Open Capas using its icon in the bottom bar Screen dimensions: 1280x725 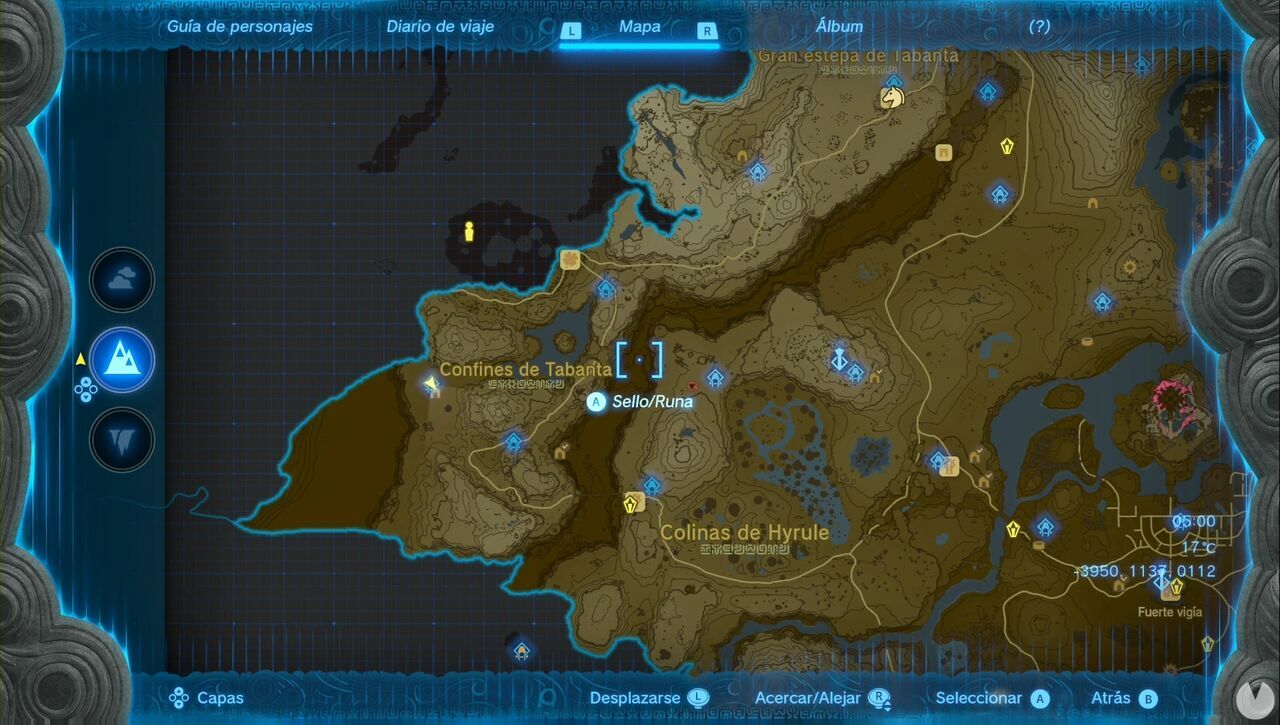pos(178,697)
